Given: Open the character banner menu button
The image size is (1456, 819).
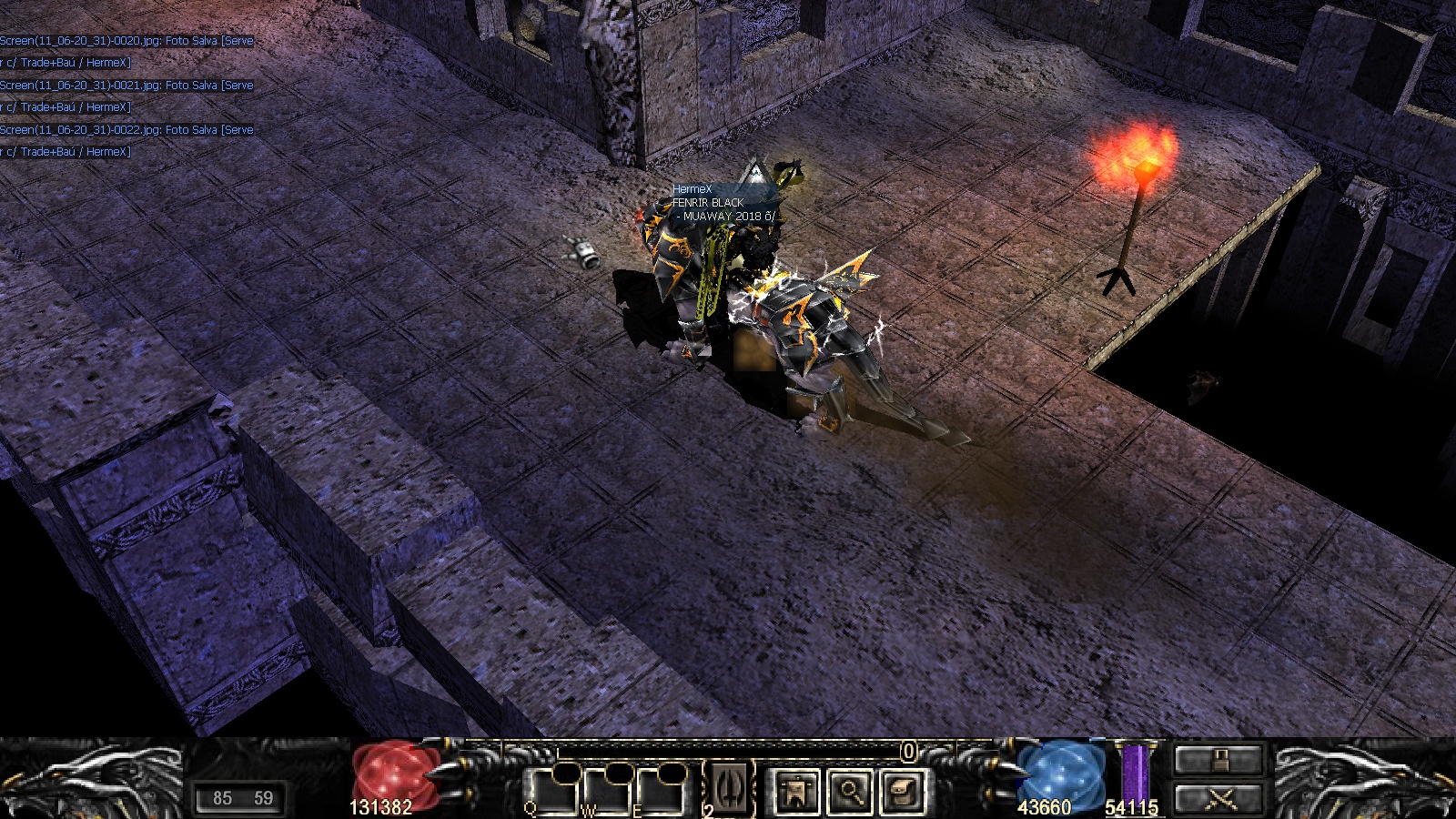Looking at the screenshot, I should (796, 792).
